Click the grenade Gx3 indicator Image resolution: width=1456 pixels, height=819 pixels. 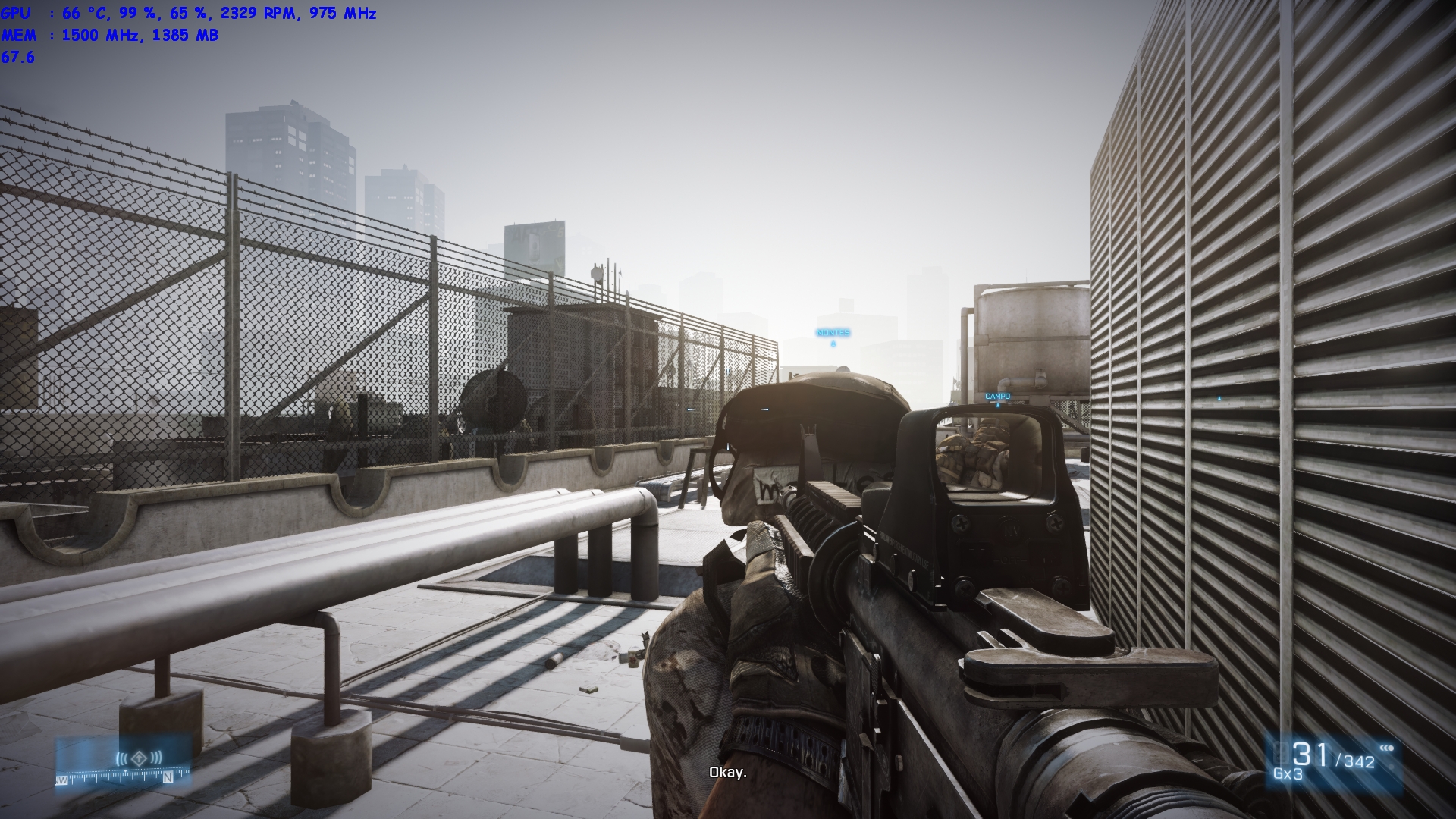pyautogui.click(x=1288, y=774)
